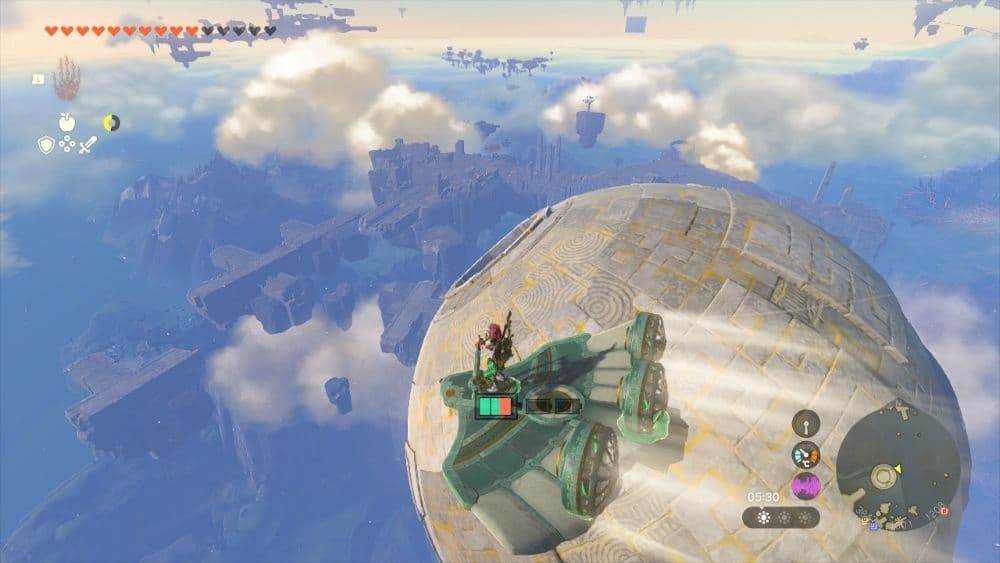Activate the Ultrahand ability hand icon
The image size is (1000, 563).
[66, 78]
